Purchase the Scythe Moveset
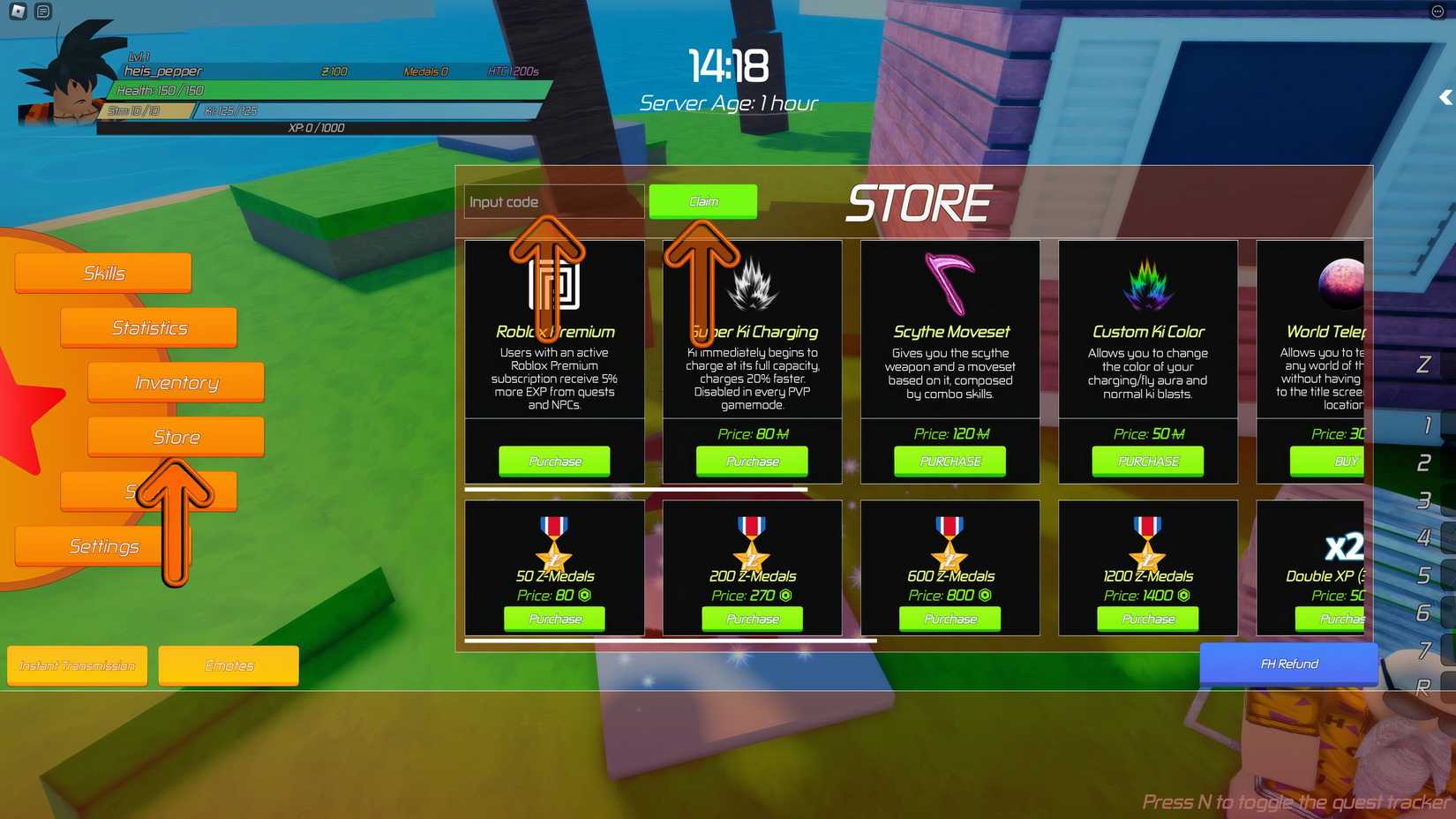 [x=949, y=461]
